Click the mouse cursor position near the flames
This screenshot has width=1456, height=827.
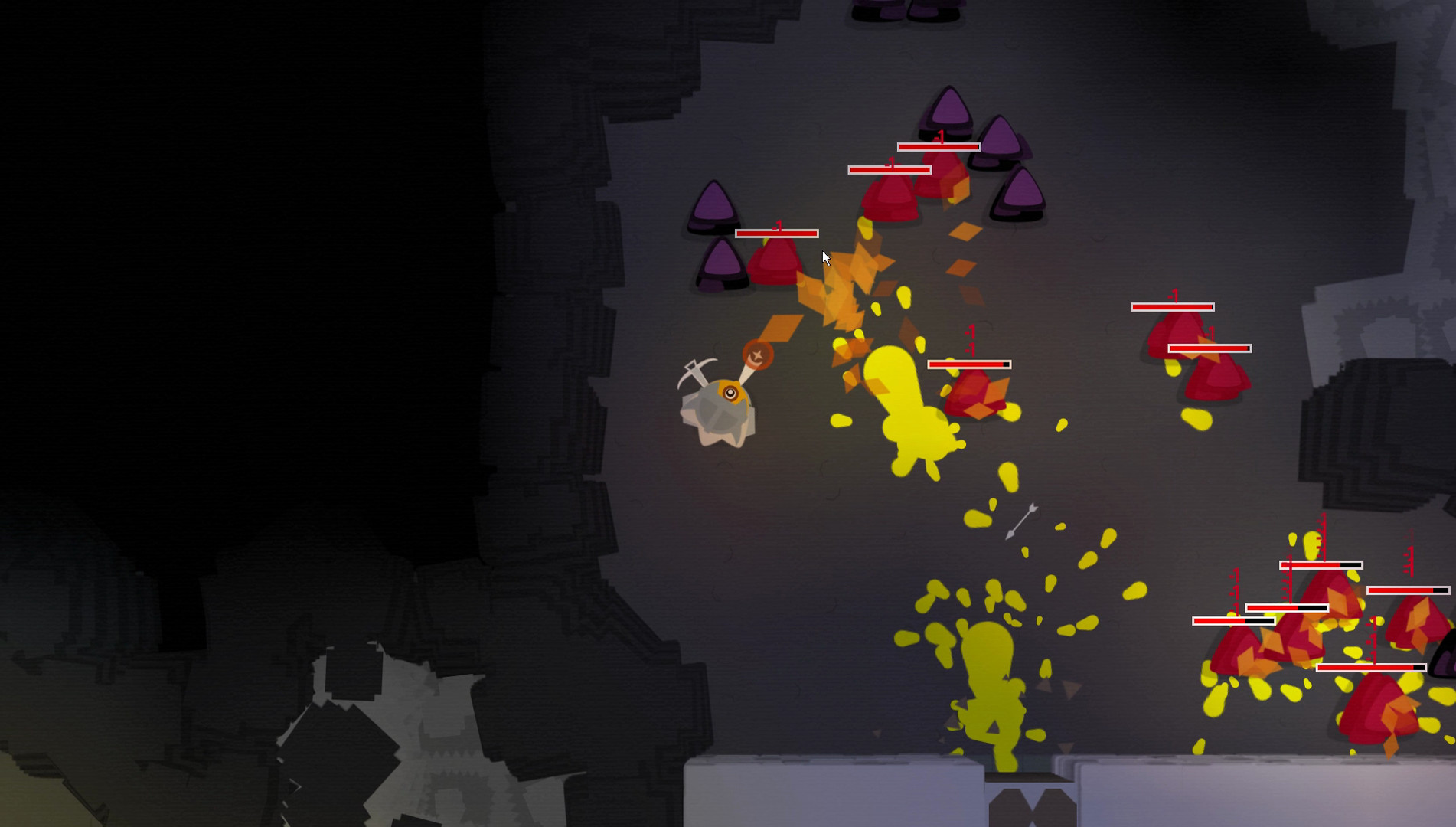point(826,257)
